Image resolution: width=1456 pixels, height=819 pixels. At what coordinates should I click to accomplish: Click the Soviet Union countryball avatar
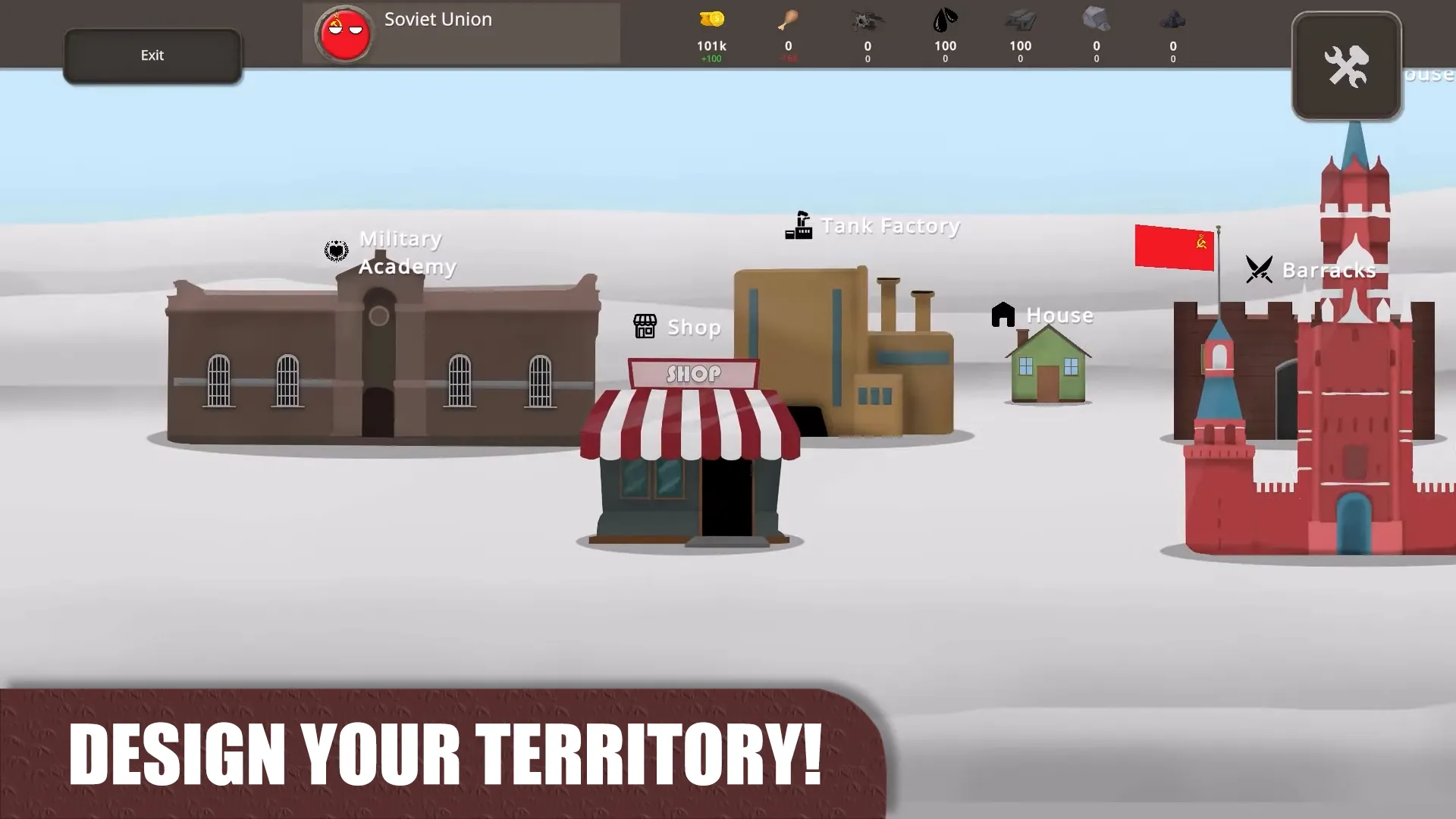coord(346,33)
